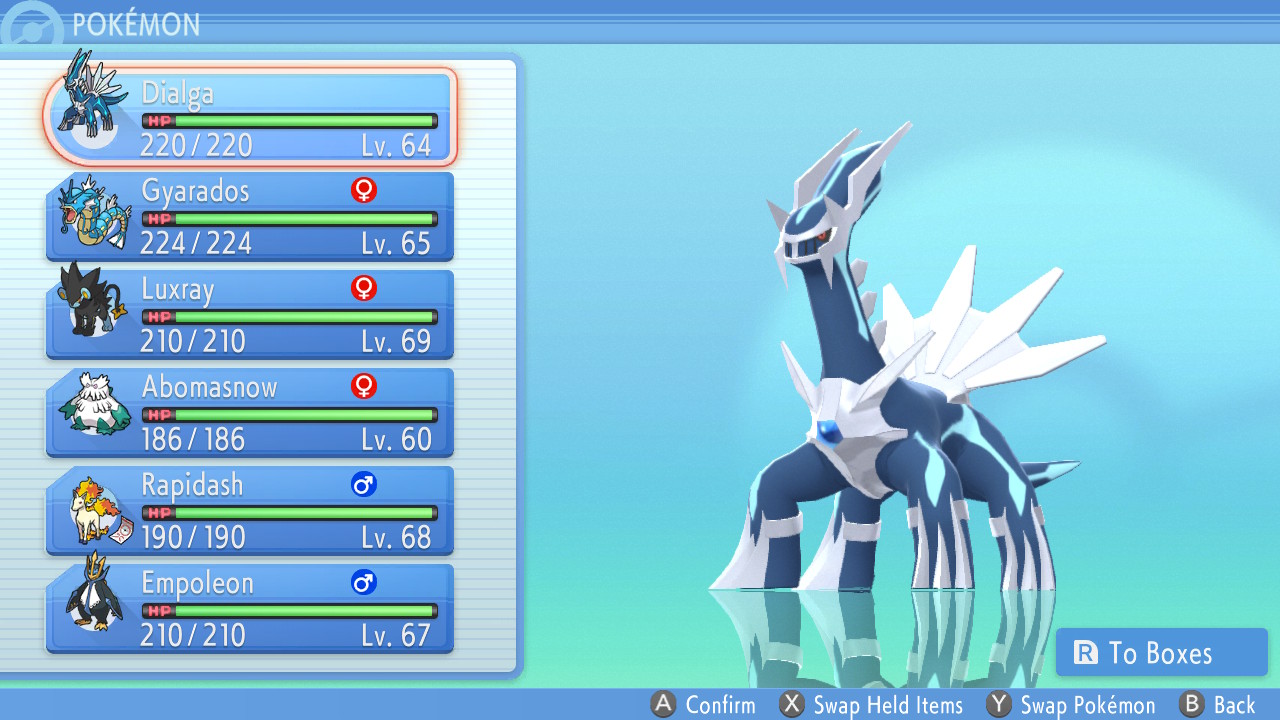
Task: Open the To Boxes button
Action: 1161,653
